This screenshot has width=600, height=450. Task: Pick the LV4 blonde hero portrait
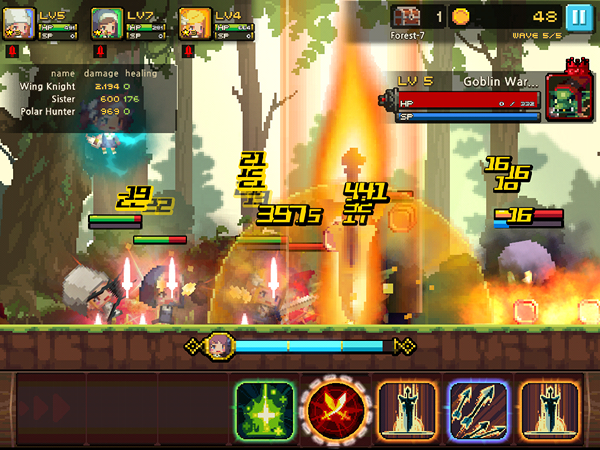194,23
